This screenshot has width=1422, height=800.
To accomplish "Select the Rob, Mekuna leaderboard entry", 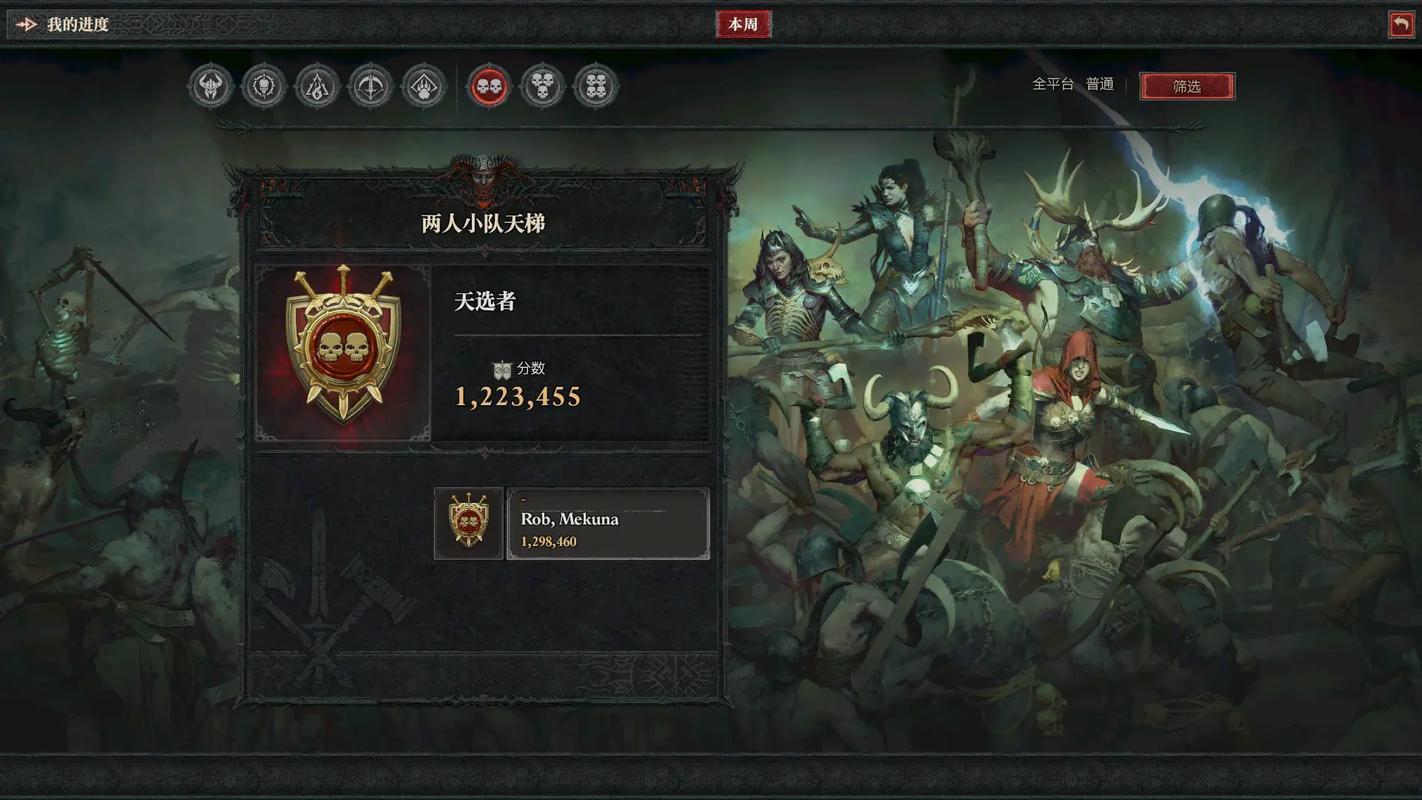I will pos(608,522).
